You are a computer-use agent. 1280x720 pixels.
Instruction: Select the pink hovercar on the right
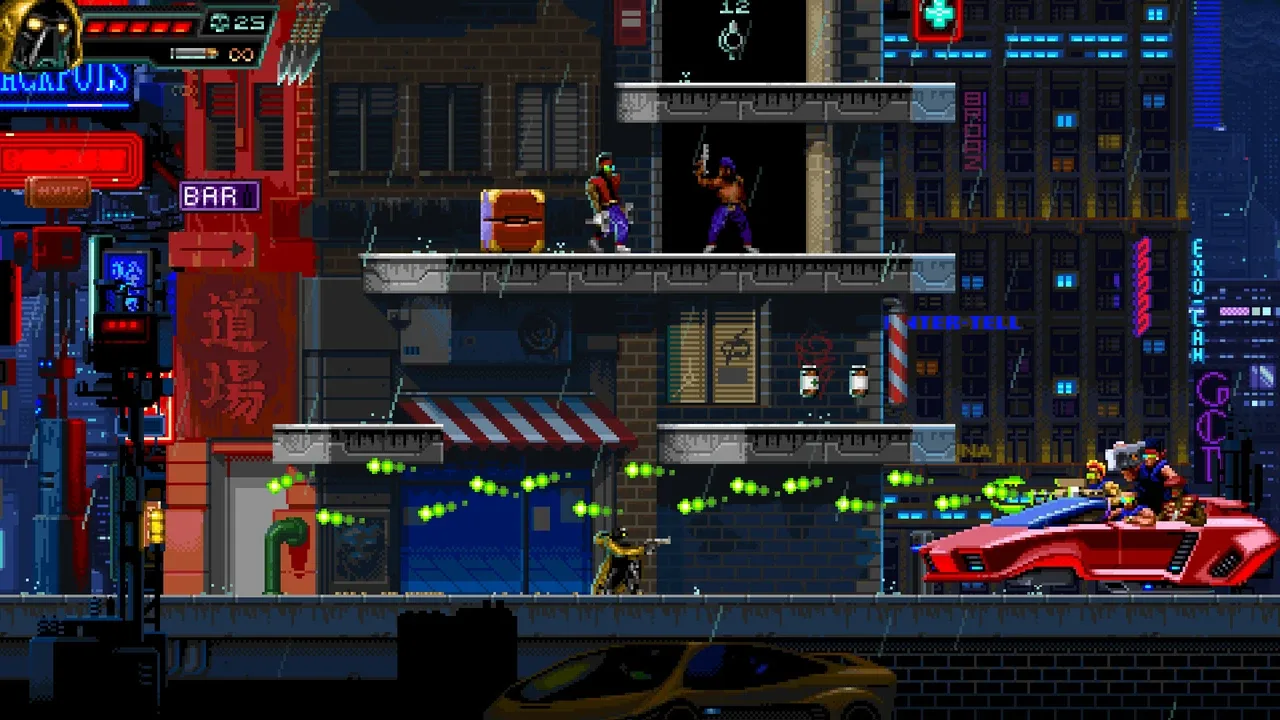pyautogui.click(x=1100, y=545)
